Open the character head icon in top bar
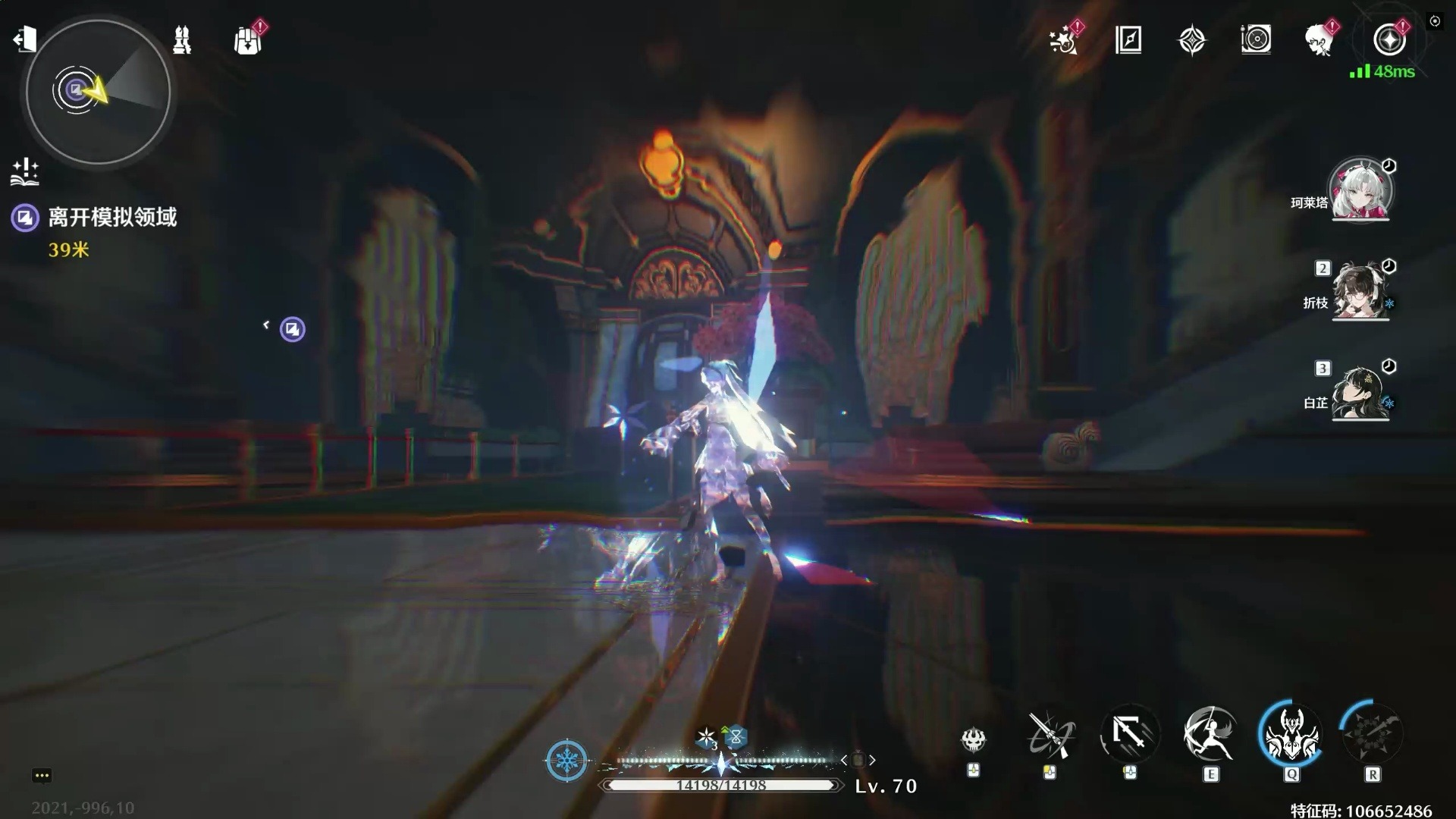The image size is (1456, 819). 1320,40
